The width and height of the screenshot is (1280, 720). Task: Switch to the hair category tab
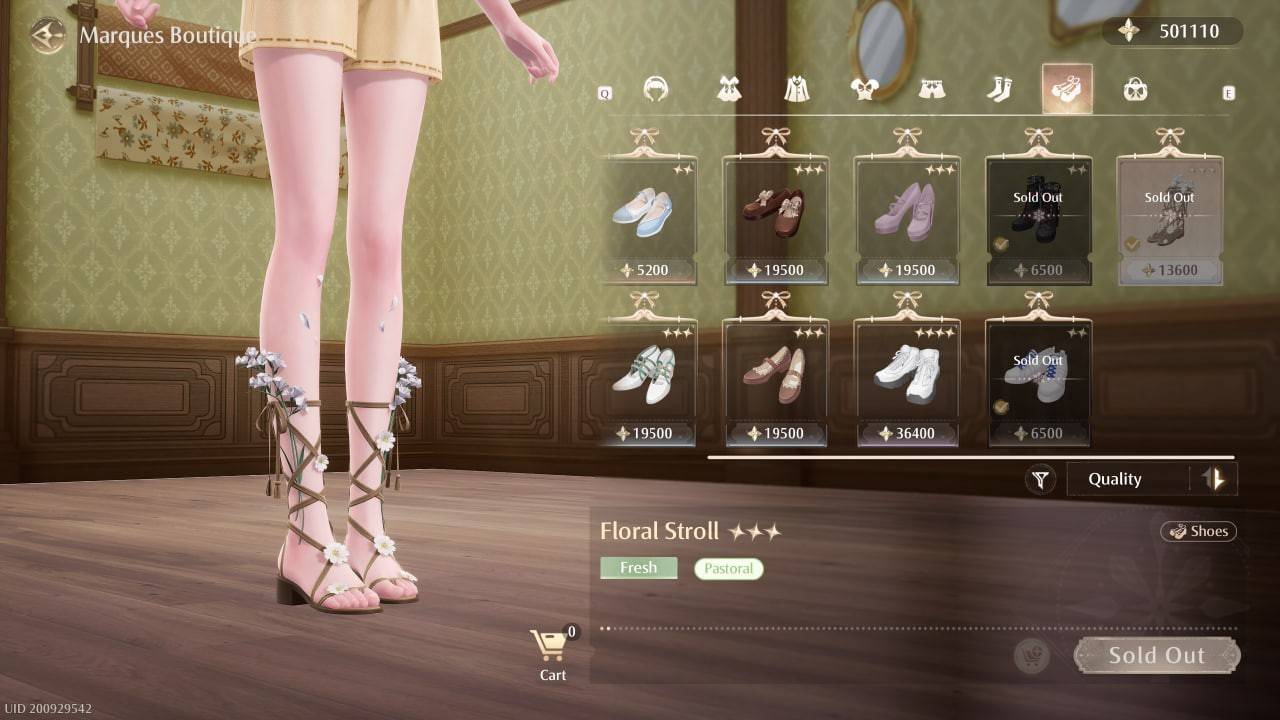point(656,90)
